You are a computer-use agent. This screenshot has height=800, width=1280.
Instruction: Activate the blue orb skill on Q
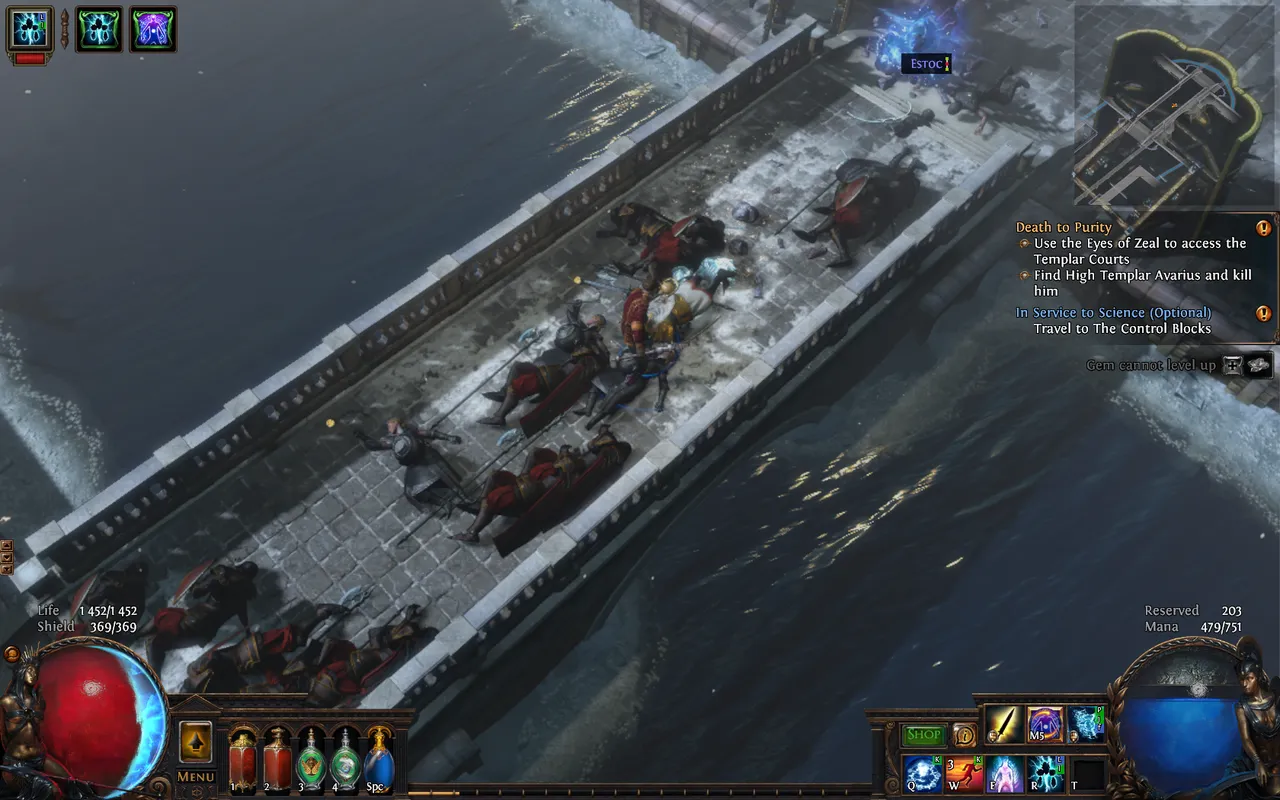[922, 774]
